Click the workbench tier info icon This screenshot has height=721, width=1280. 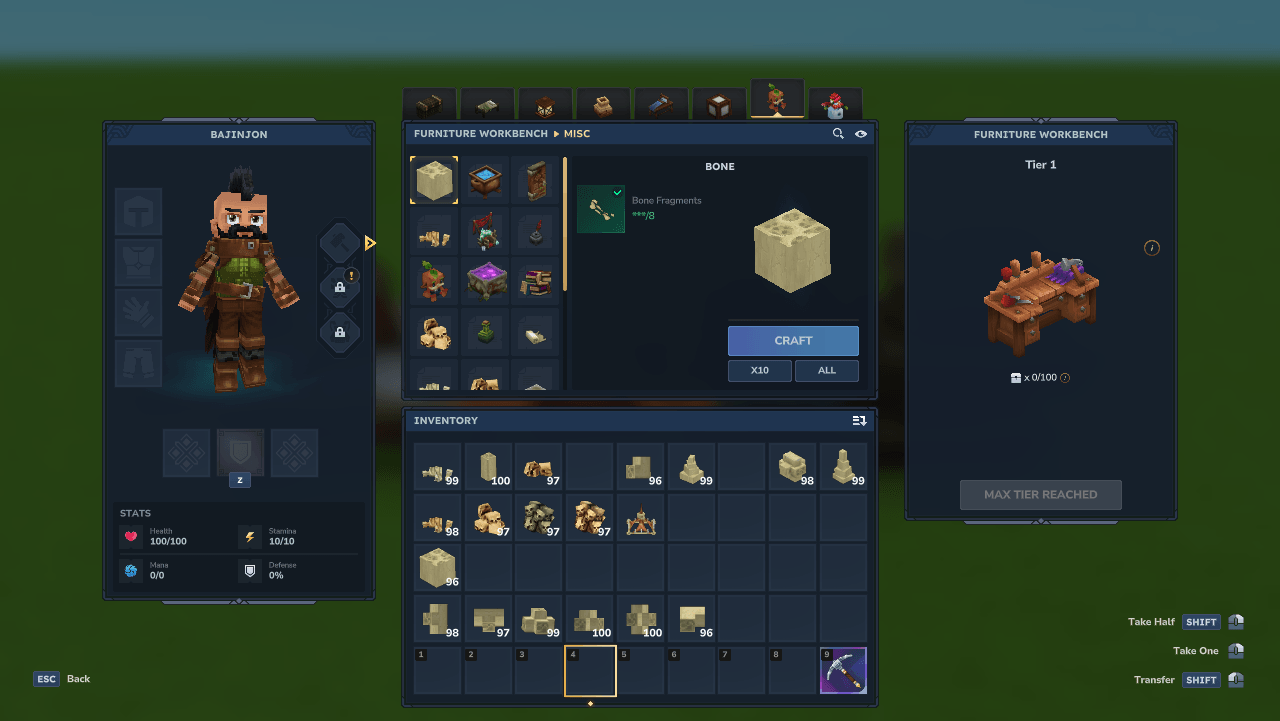(1152, 248)
